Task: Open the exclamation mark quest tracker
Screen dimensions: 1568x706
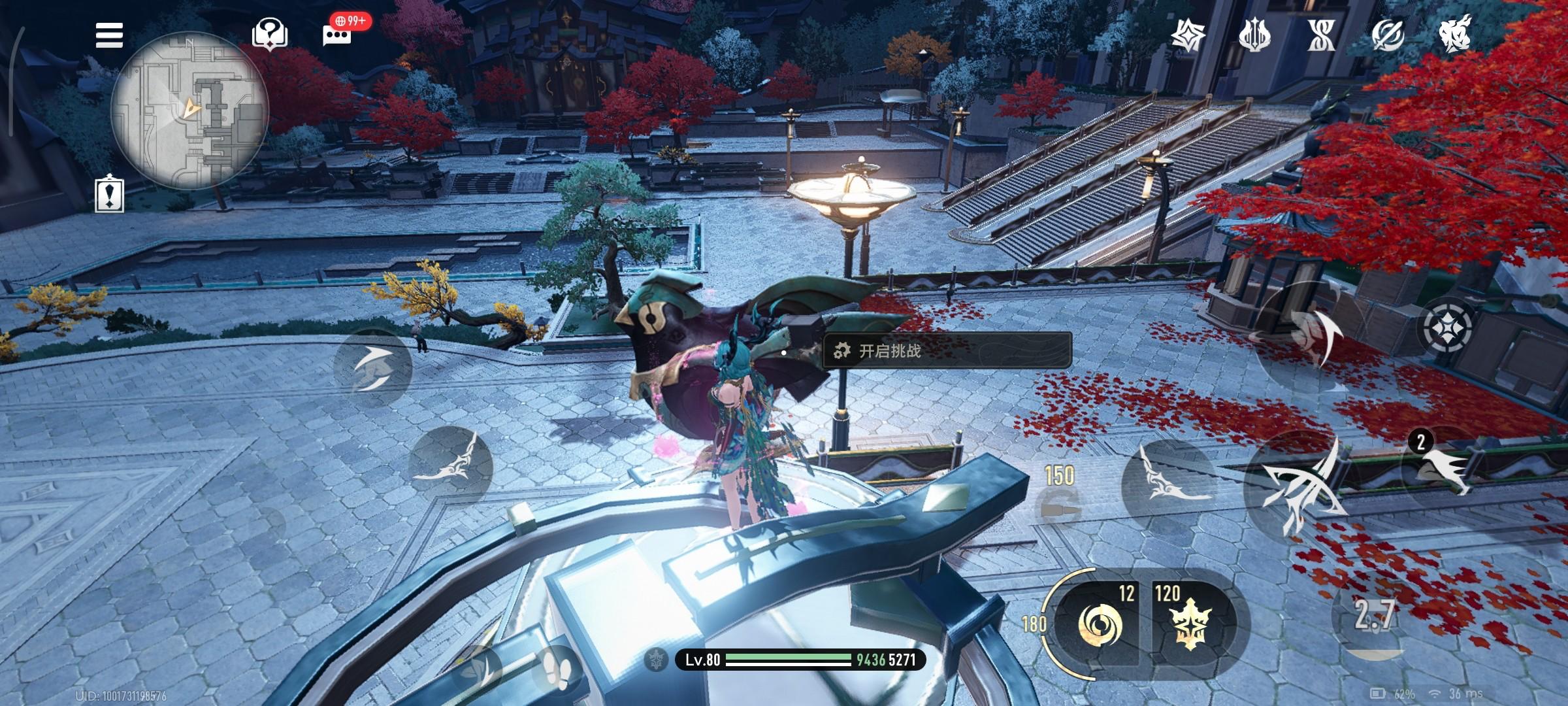Action: point(110,193)
